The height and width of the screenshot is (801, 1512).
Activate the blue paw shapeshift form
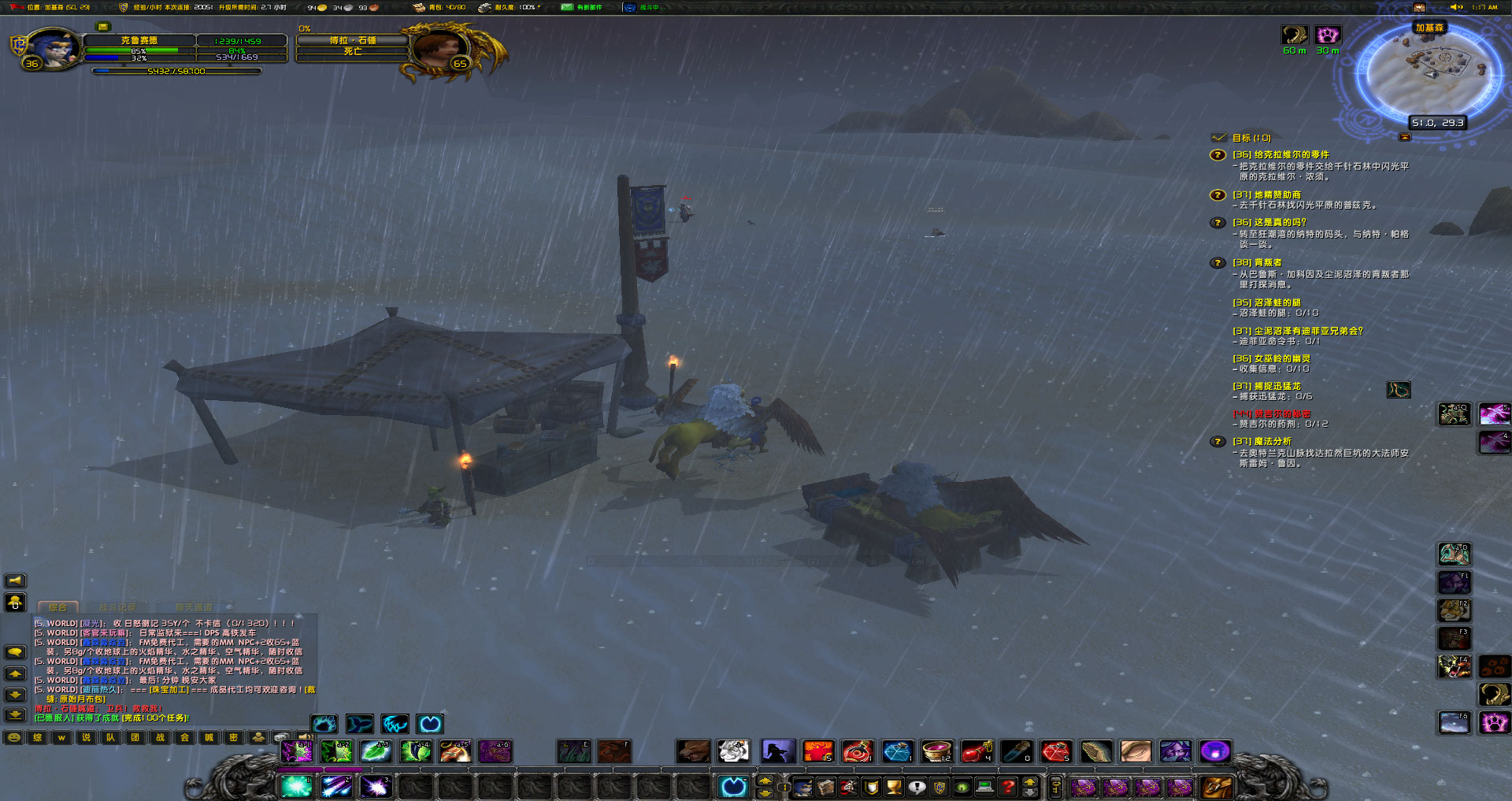pos(324,724)
